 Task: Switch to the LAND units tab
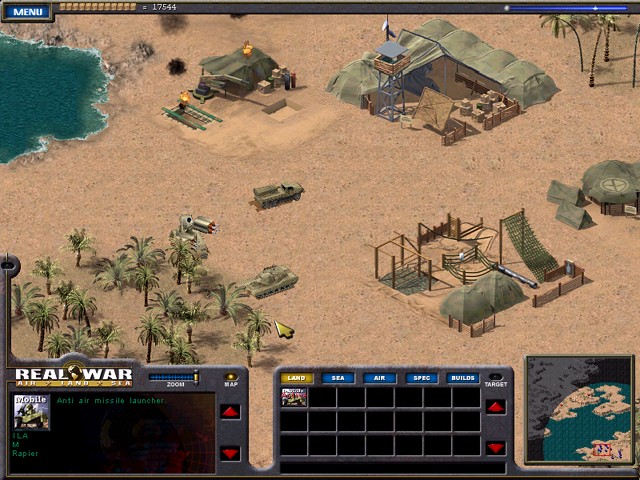(295, 378)
